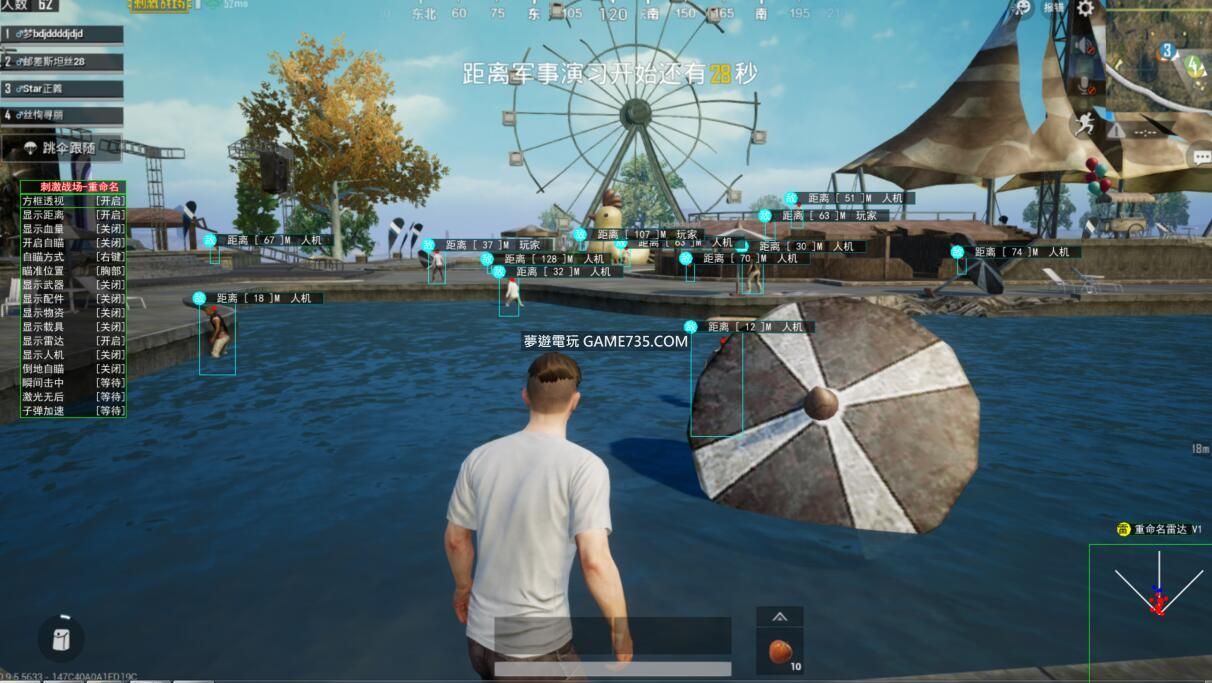
Task: Tap the running figure sprint icon
Action: pyautogui.click(x=1083, y=125)
